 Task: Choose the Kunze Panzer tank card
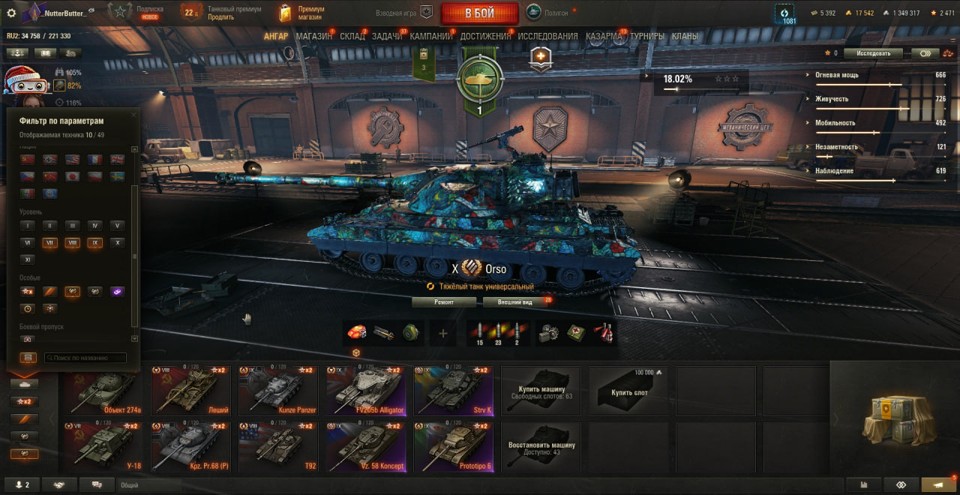278,391
